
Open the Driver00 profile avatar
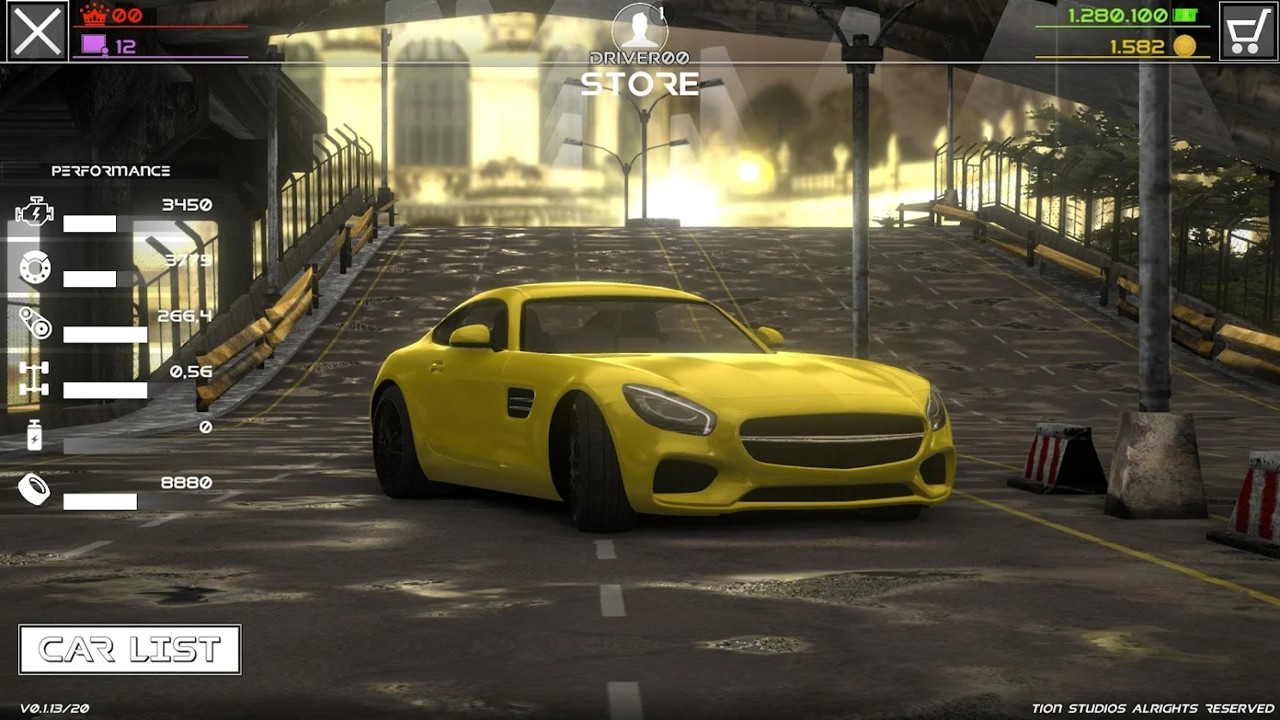click(639, 28)
